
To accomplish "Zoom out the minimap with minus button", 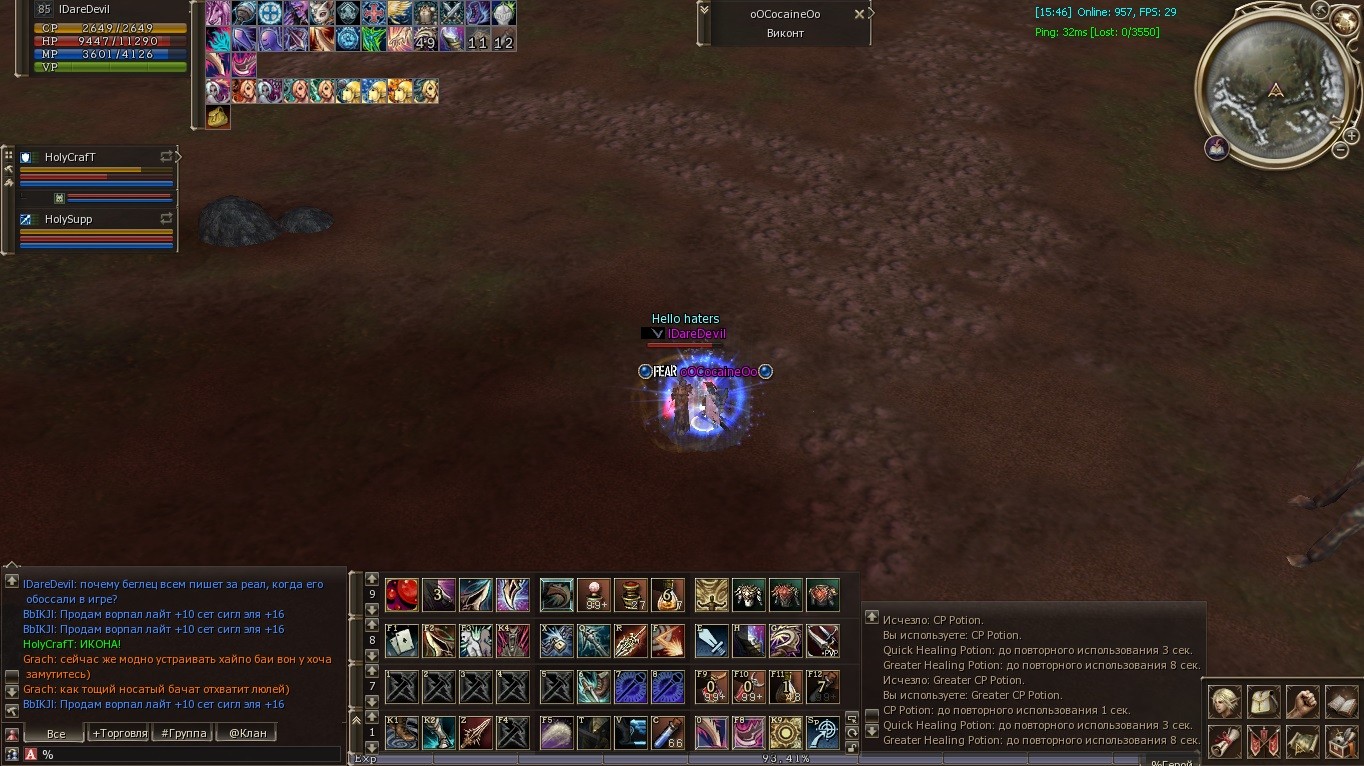I will tap(1340, 150).
